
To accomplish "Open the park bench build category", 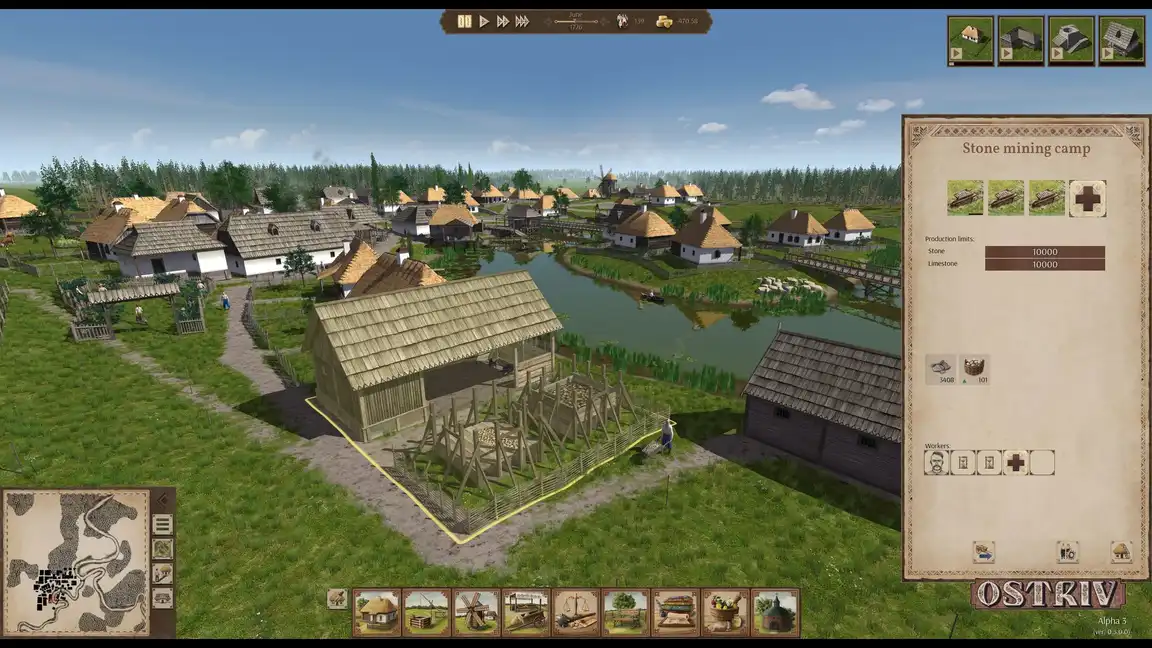I will pos(626,612).
